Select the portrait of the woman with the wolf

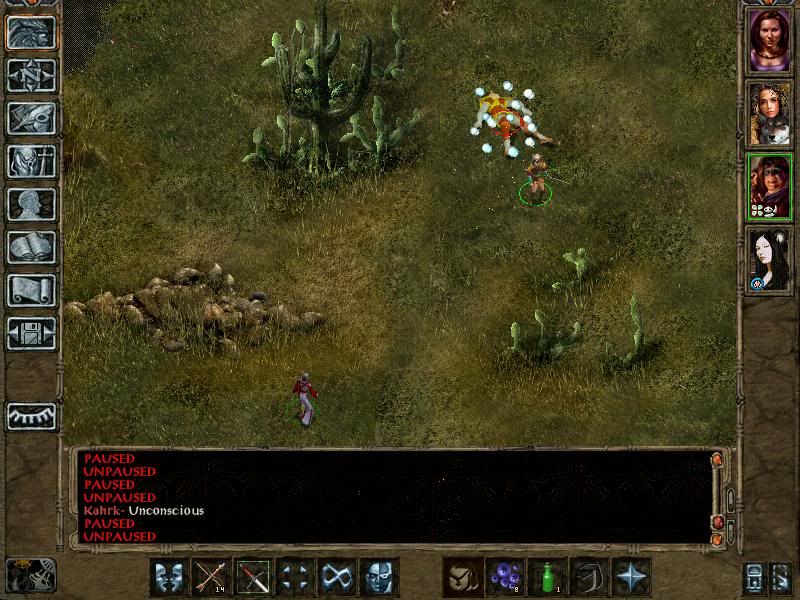(770, 113)
